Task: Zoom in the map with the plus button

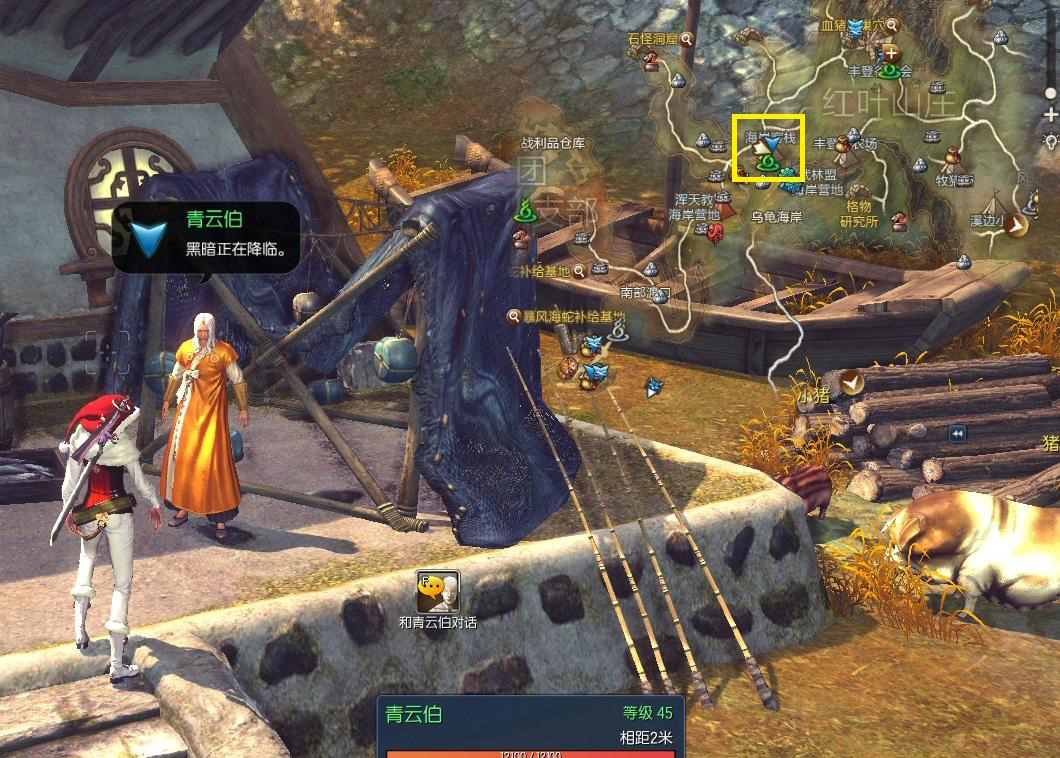Action: [x=1050, y=116]
